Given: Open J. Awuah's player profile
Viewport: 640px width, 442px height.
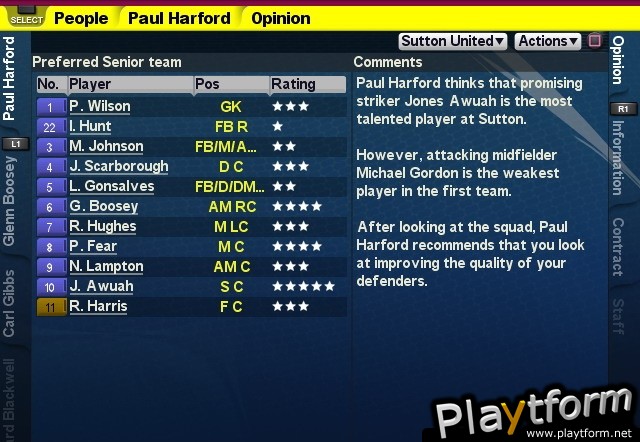Looking at the screenshot, I should 101,286.
